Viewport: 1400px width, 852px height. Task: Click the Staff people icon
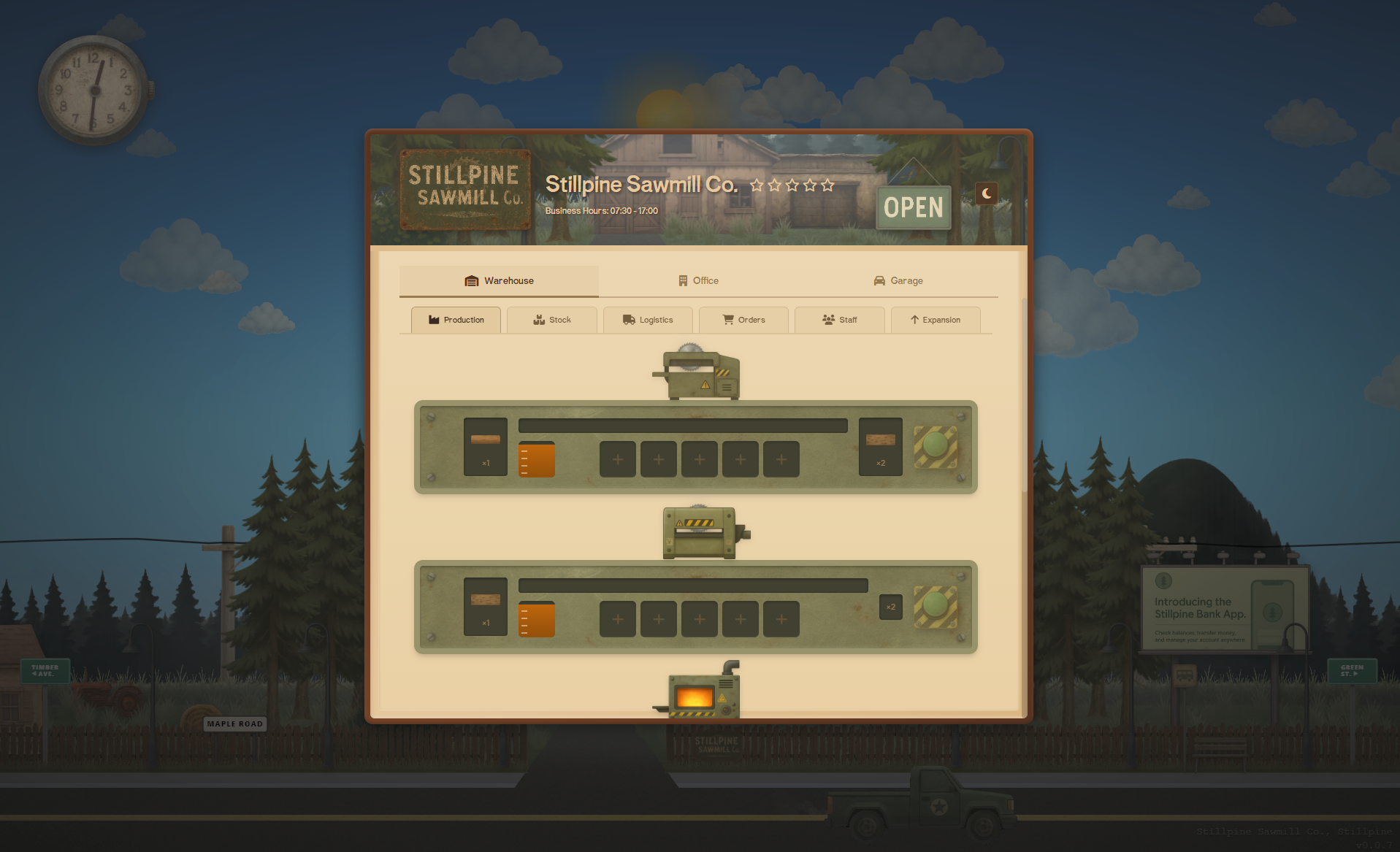point(827,320)
